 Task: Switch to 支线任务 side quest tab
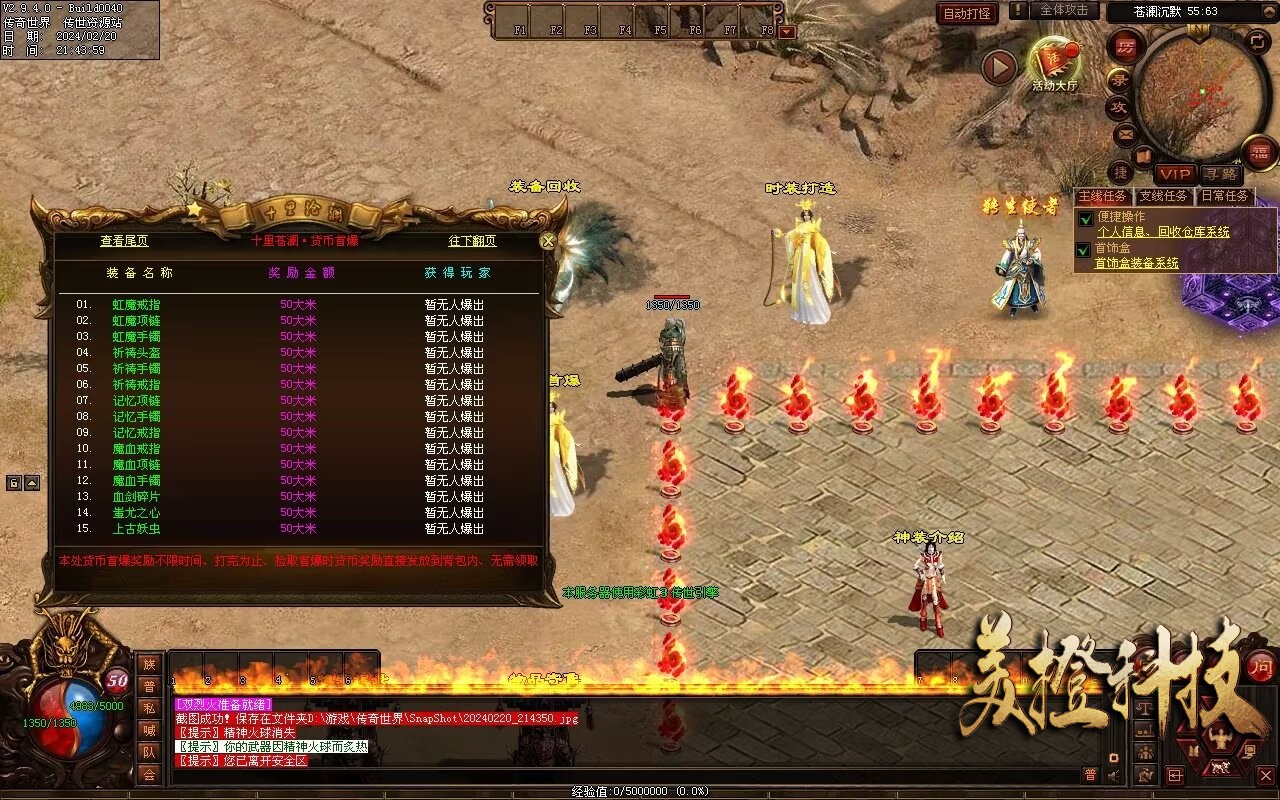[1164, 197]
